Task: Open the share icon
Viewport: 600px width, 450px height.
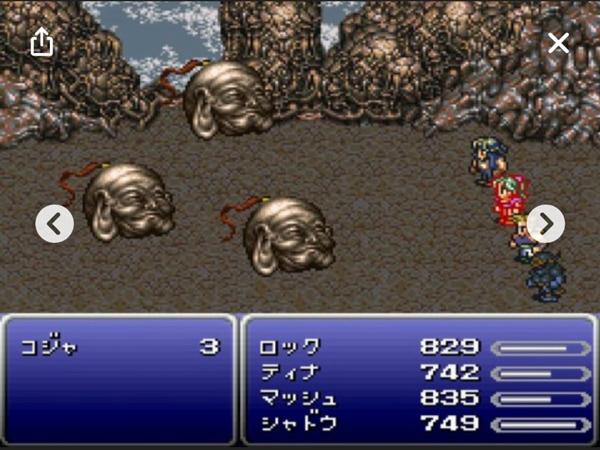Action: (41, 42)
